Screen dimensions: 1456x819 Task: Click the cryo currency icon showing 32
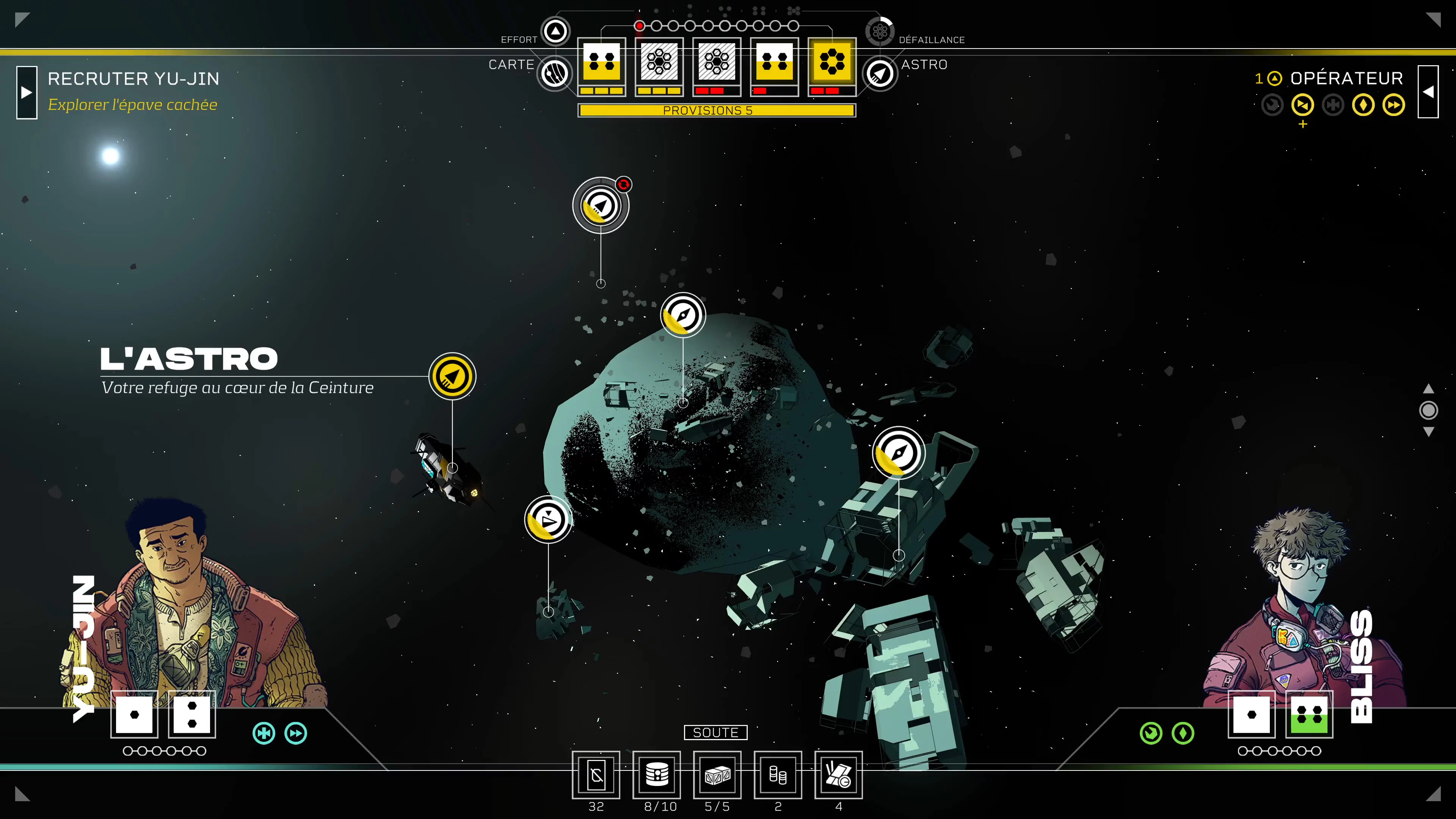[x=596, y=776]
